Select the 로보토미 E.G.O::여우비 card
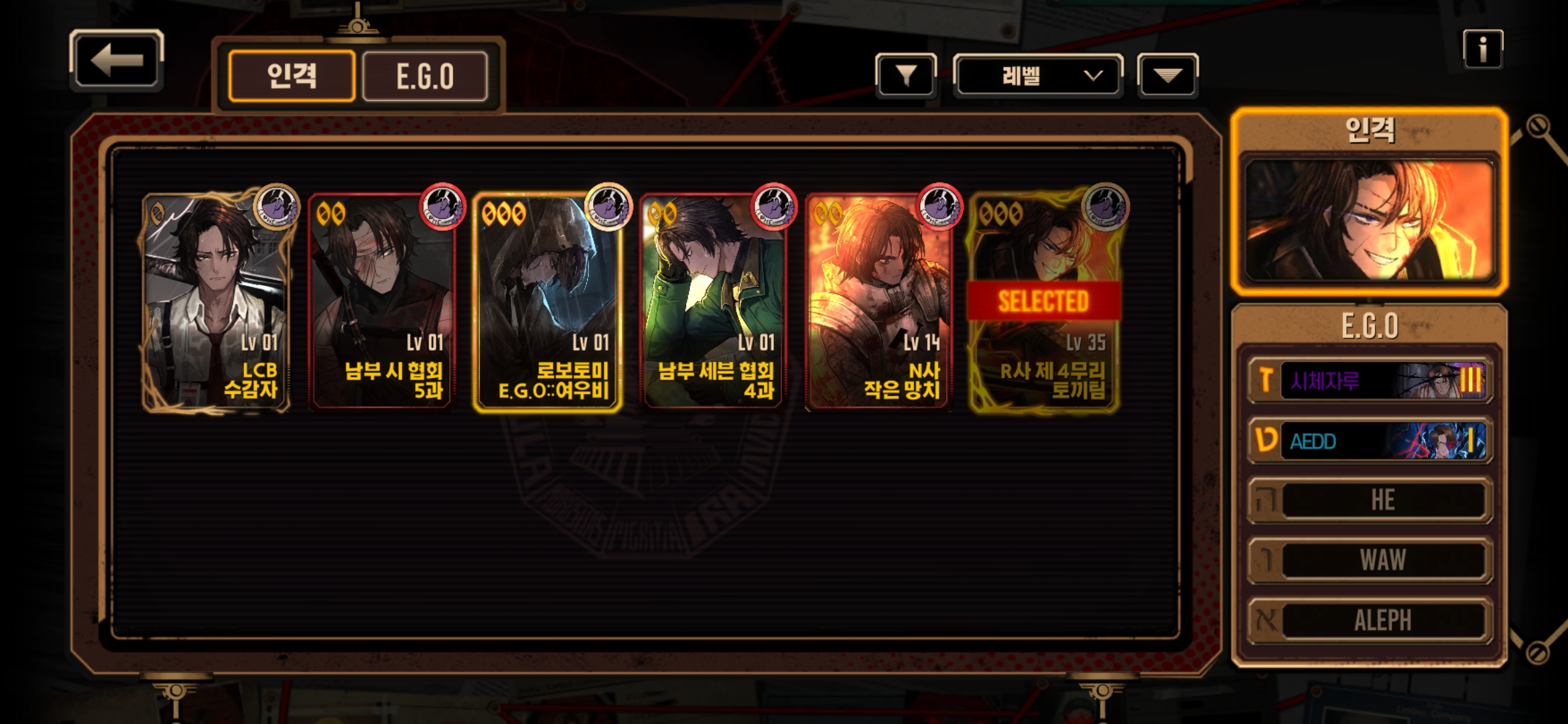The width and height of the screenshot is (1568, 724). click(x=547, y=302)
